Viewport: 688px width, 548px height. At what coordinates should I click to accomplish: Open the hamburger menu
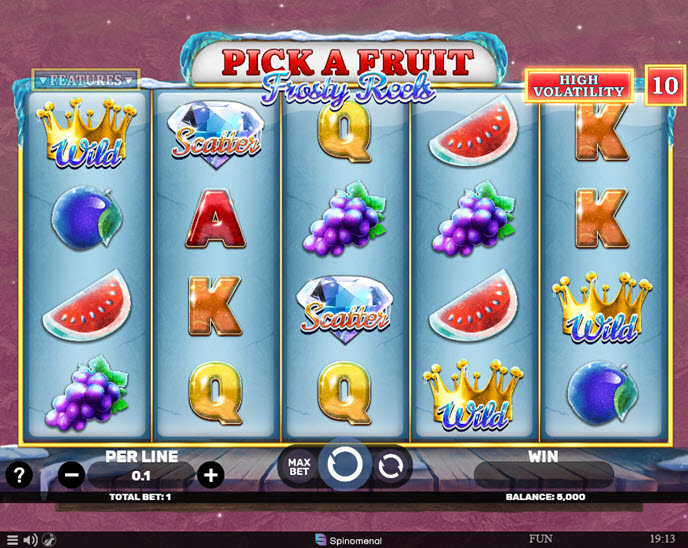point(12,540)
